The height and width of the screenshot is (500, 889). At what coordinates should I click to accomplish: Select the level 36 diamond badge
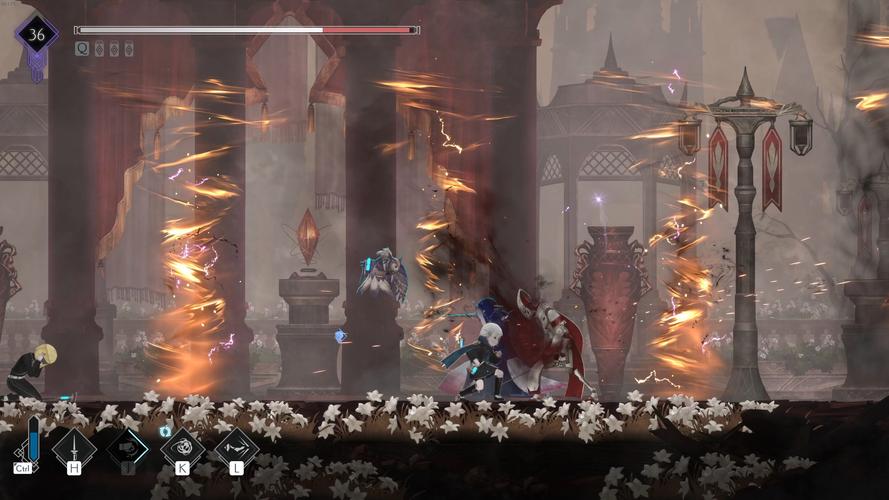click(x=36, y=34)
